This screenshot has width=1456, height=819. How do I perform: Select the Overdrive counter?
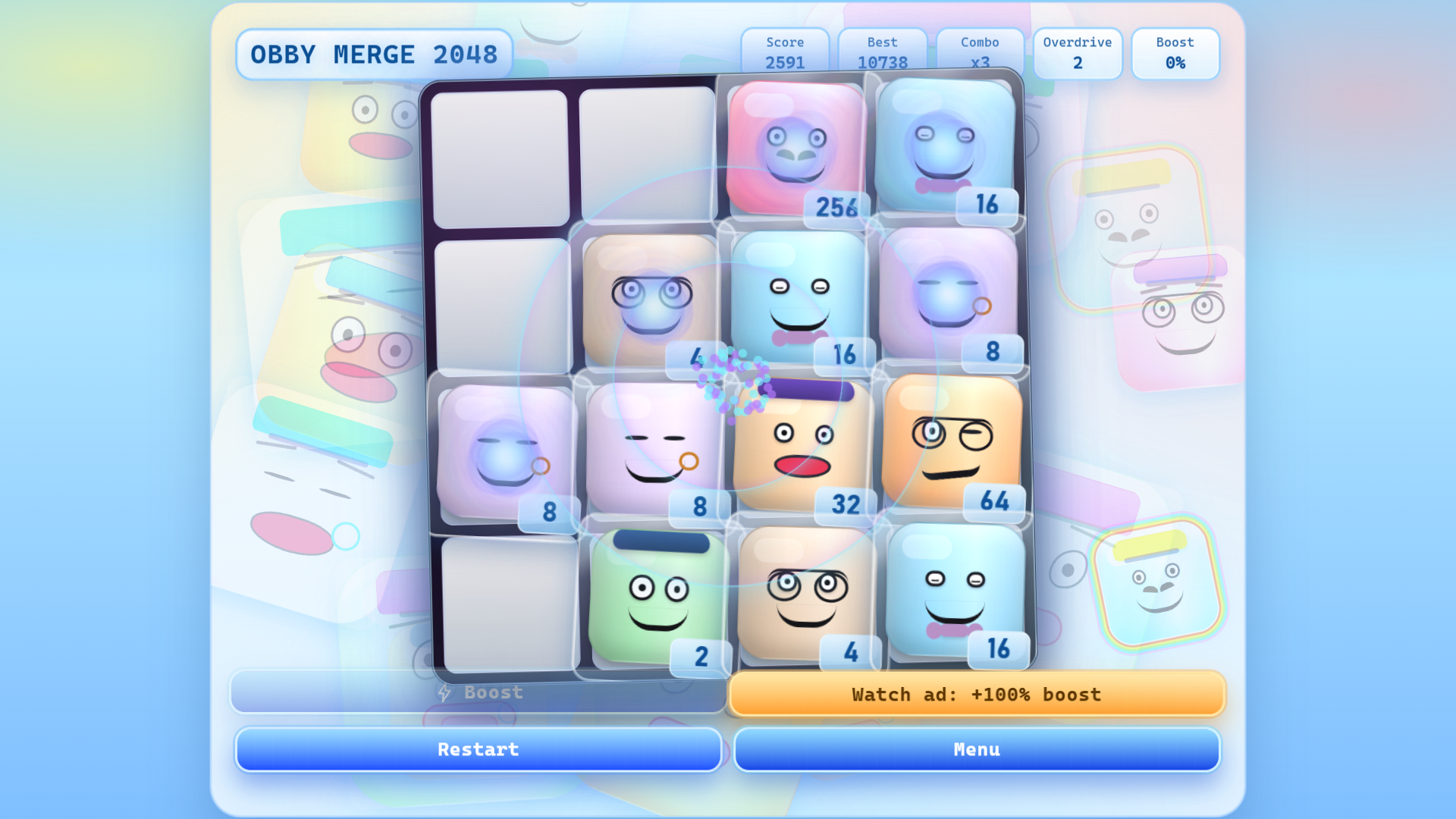(1078, 53)
